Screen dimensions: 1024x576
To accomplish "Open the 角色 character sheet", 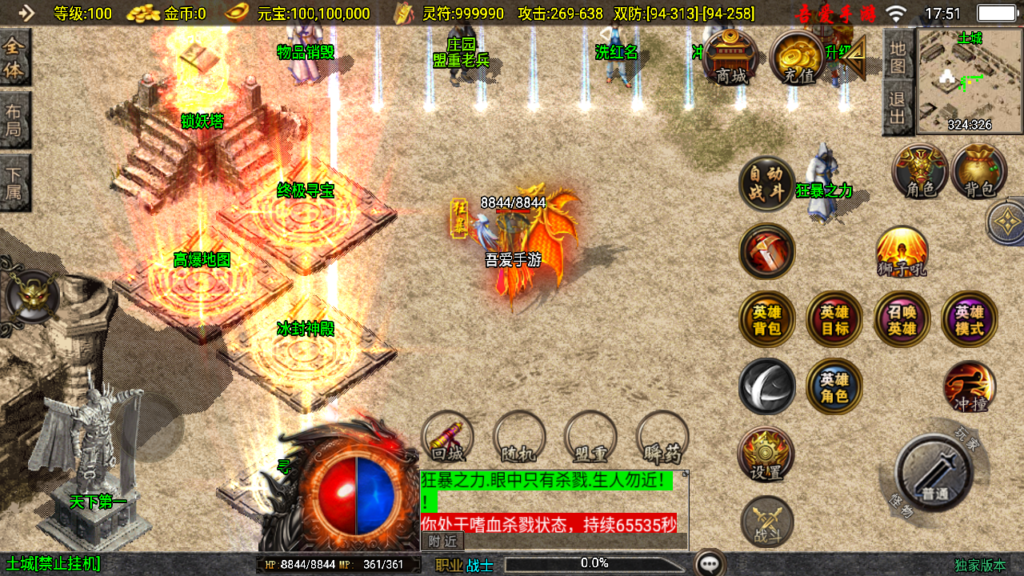I will [x=919, y=171].
